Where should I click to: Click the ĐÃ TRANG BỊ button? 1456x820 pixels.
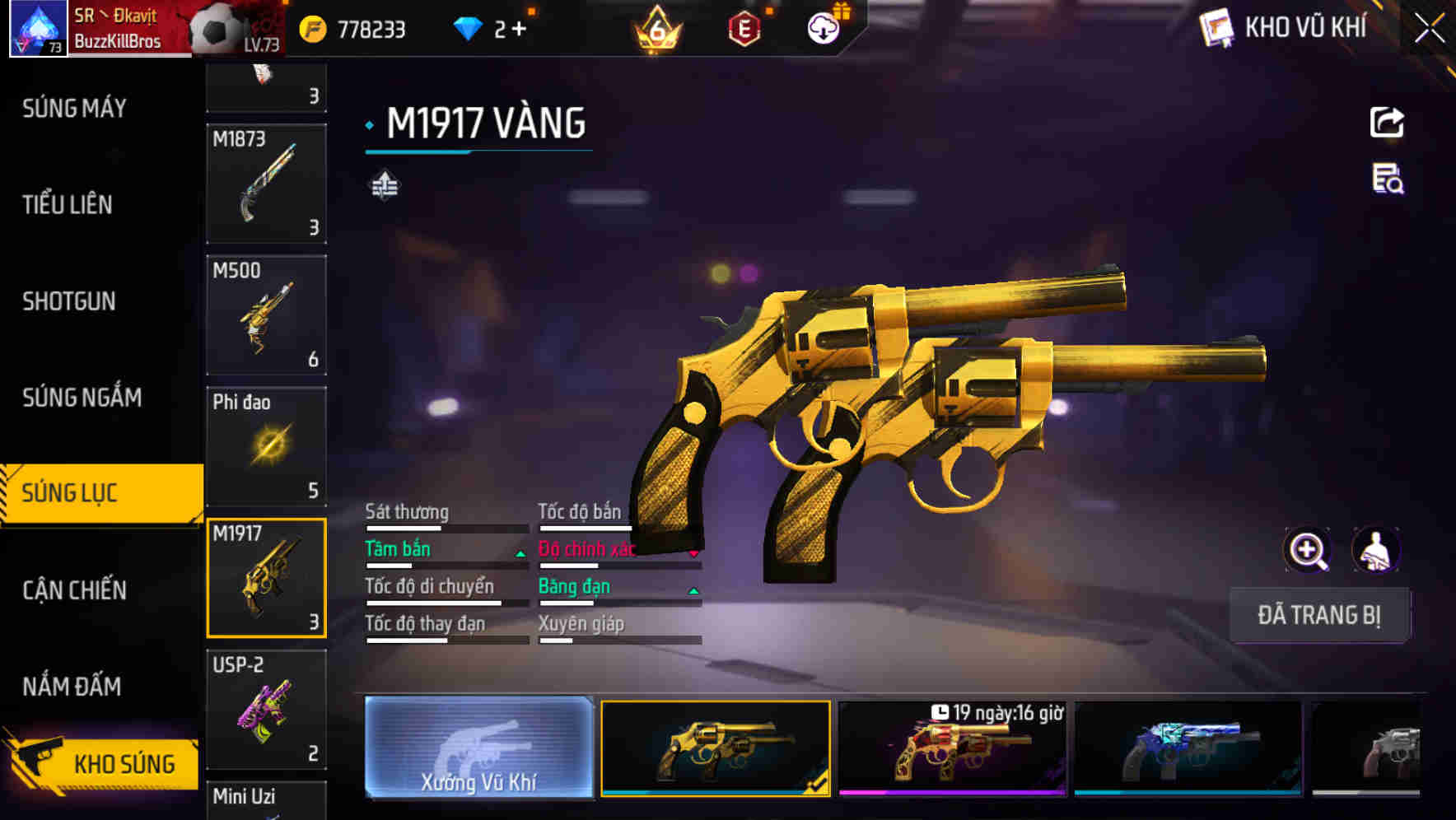click(x=1318, y=615)
